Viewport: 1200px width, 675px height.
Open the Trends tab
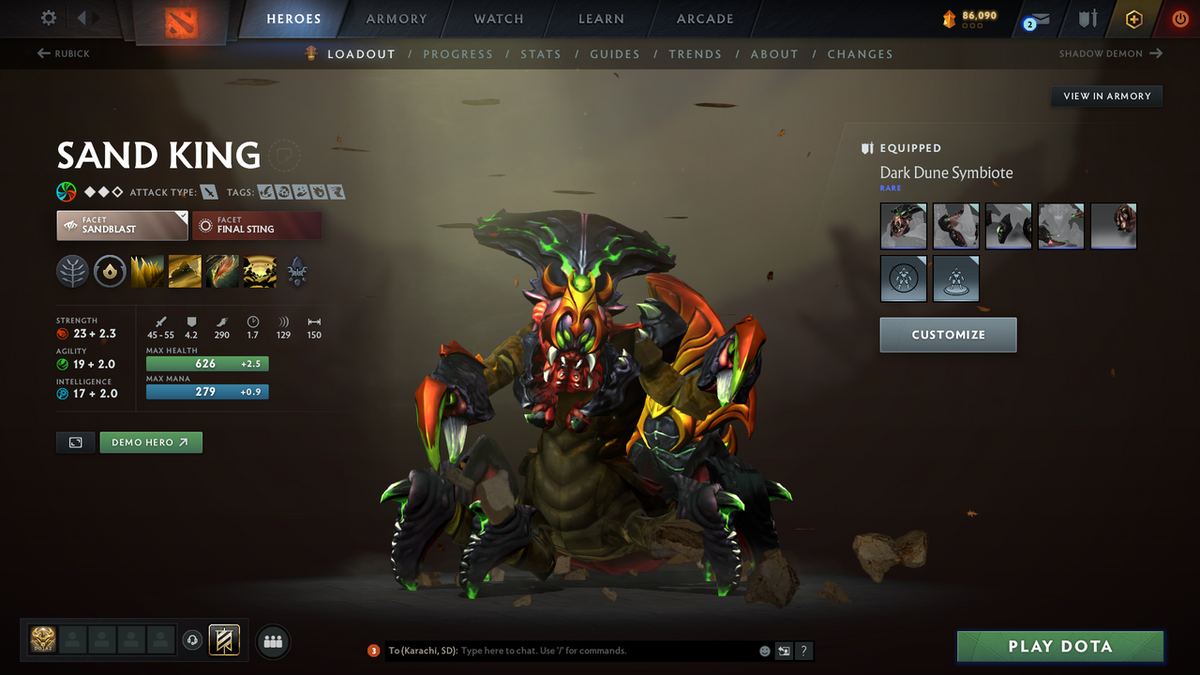pyautogui.click(x=696, y=54)
